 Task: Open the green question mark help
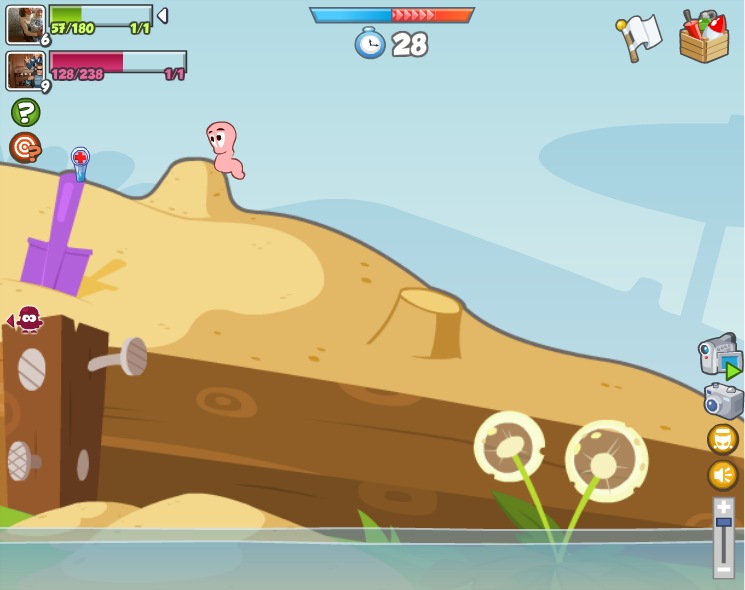coord(26,112)
